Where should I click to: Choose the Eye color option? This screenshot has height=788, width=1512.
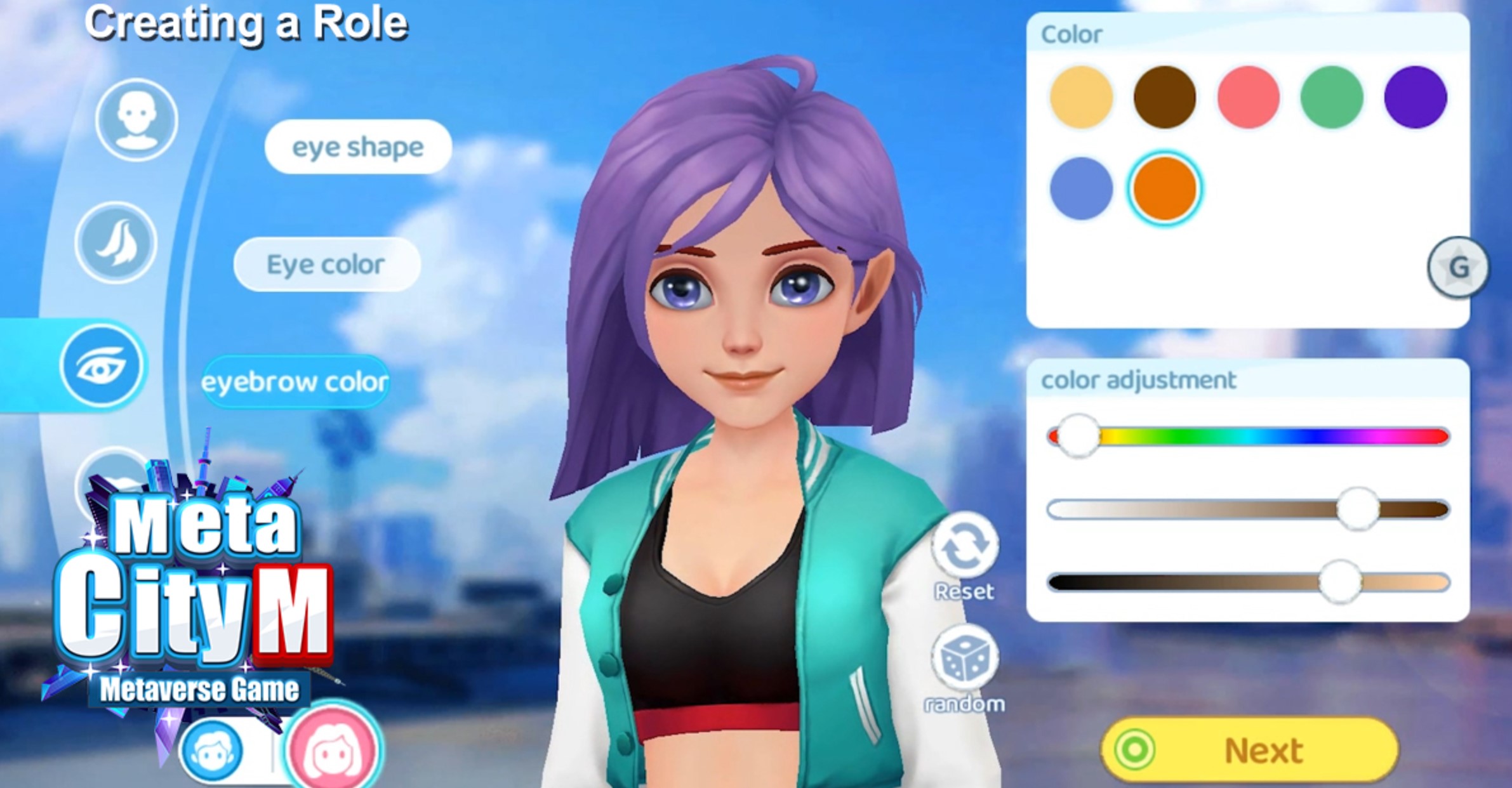[326, 265]
